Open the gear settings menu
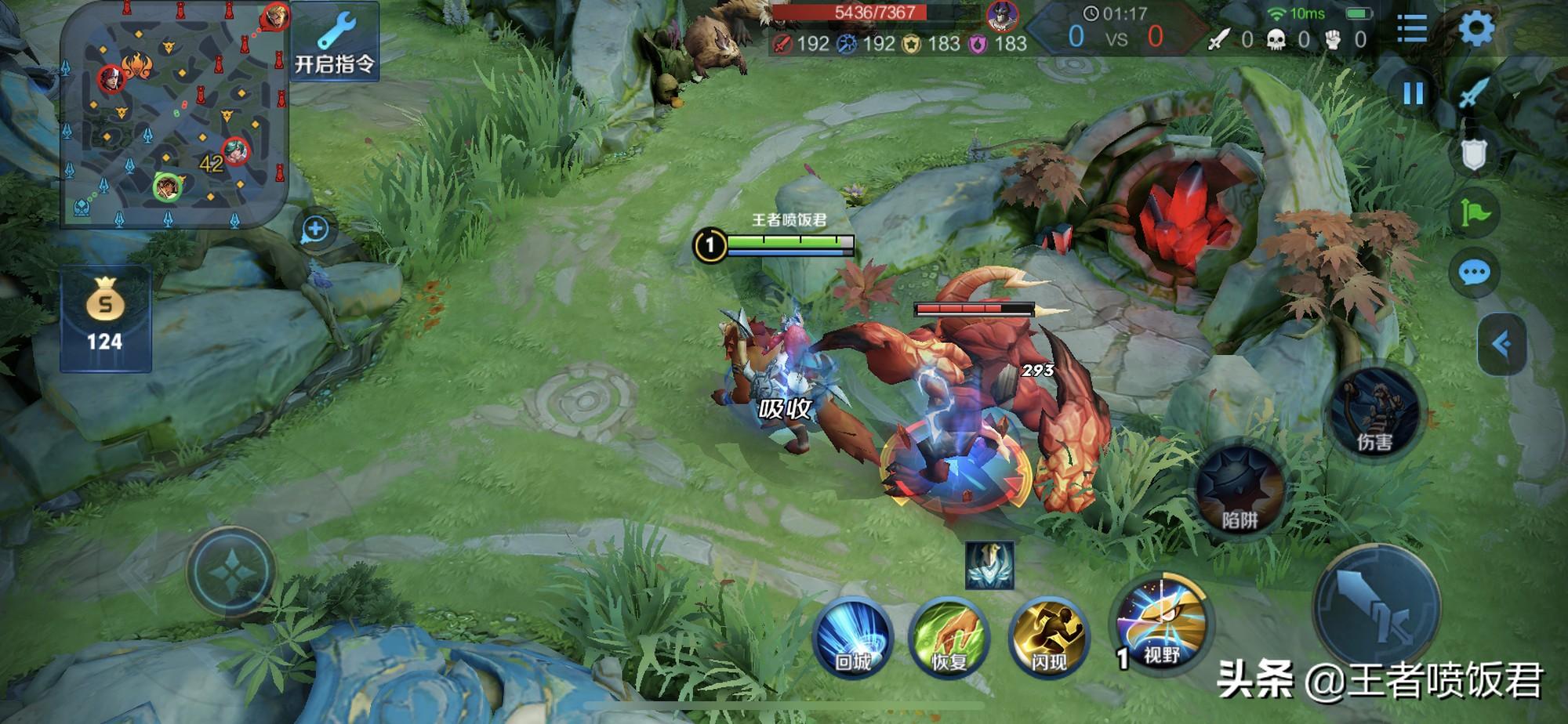This screenshot has width=1568, height=724. coord(1476,30)
